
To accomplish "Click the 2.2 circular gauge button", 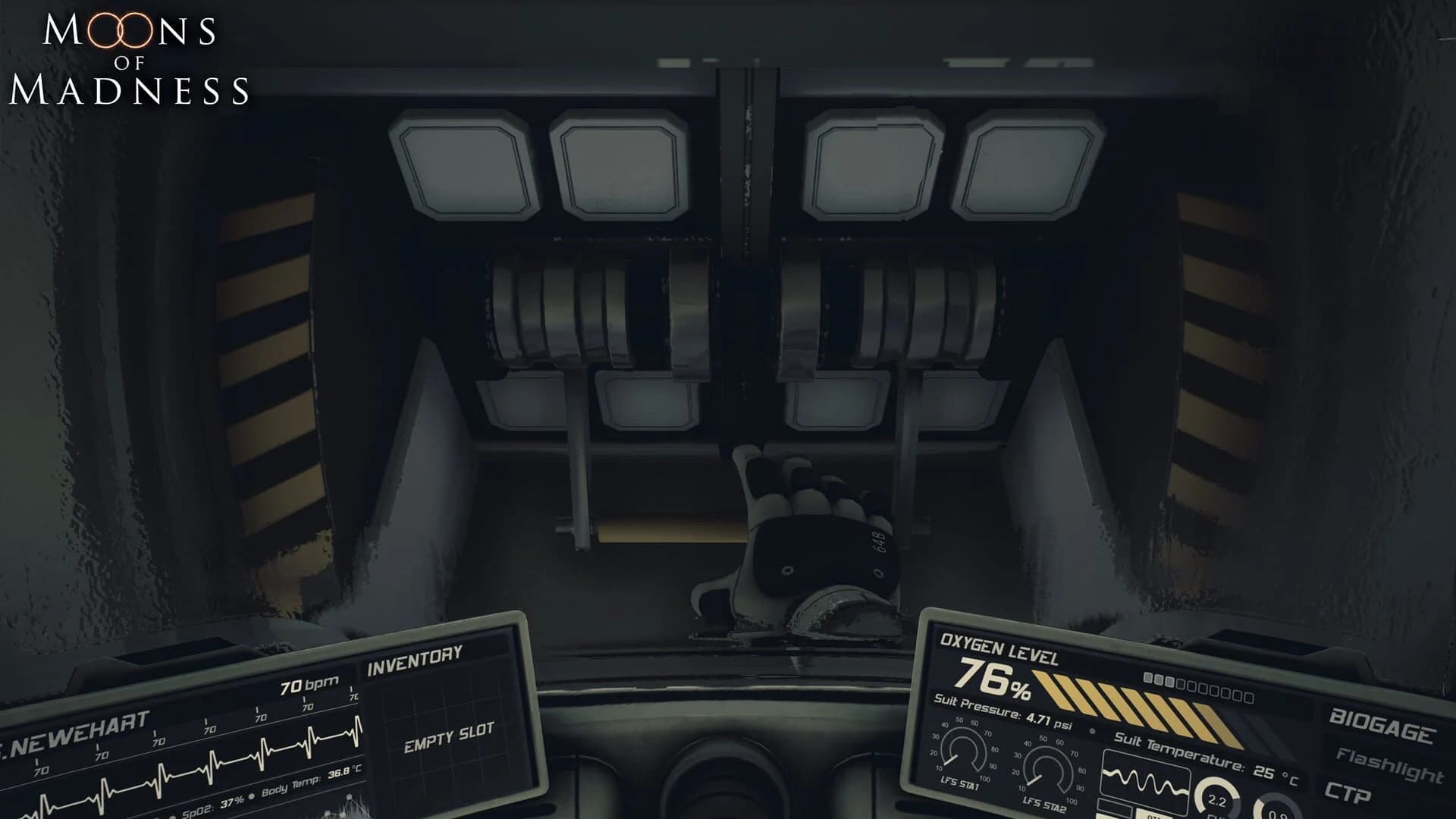I will click(x=1217, y=799).
